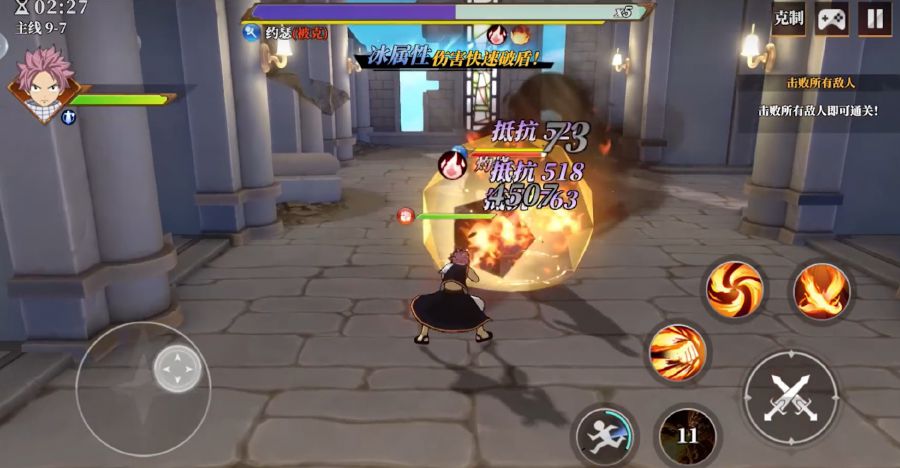Activate the flaming fist skill
This screenshot has width=900, height=468.
tap(677, 352)
